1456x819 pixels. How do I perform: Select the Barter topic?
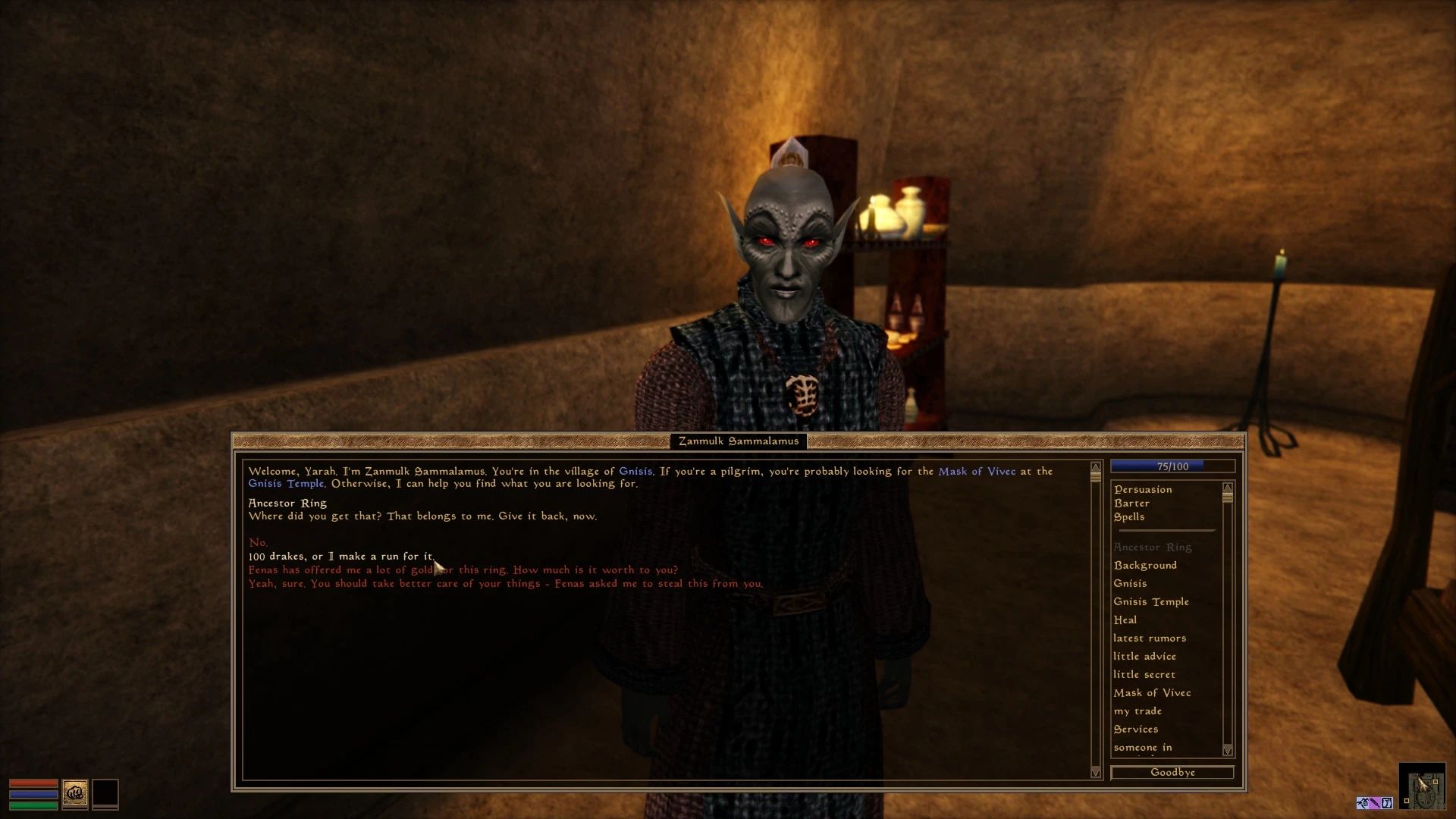coord(1131,503)
